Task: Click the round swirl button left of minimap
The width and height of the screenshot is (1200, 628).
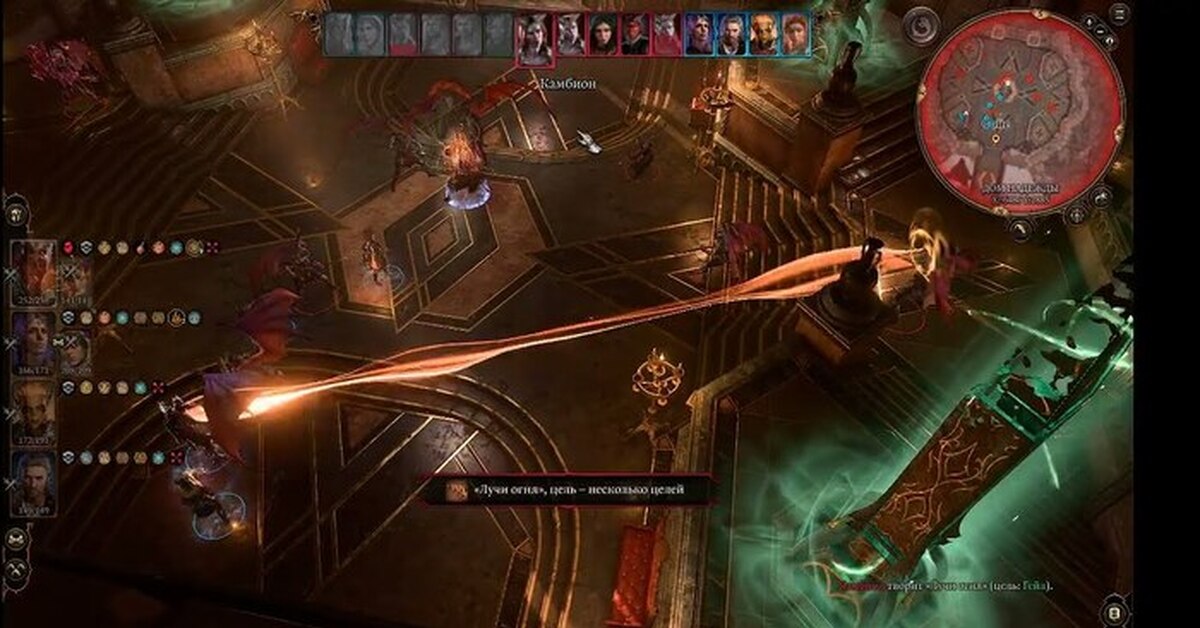Action: coord(920,27)
